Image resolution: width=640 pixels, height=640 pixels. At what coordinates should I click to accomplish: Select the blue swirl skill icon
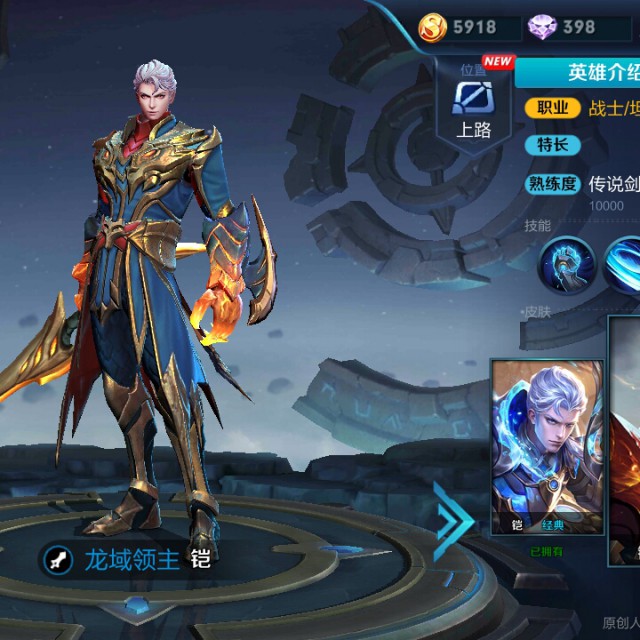click(625, 263)
